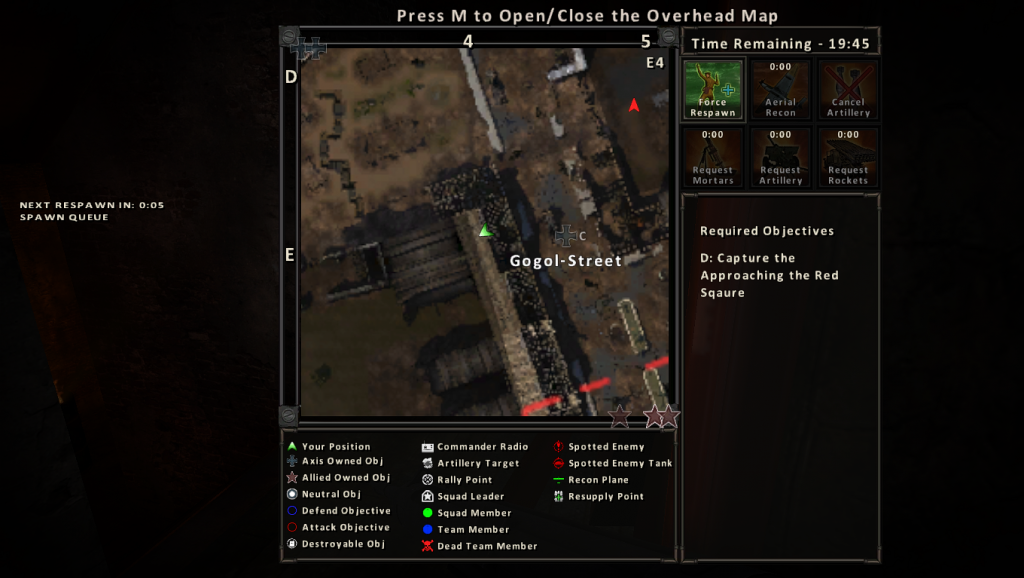1024x578 pixels.
Task: Trigger the Request Rockets button
Action: click(x=848, y=157)
